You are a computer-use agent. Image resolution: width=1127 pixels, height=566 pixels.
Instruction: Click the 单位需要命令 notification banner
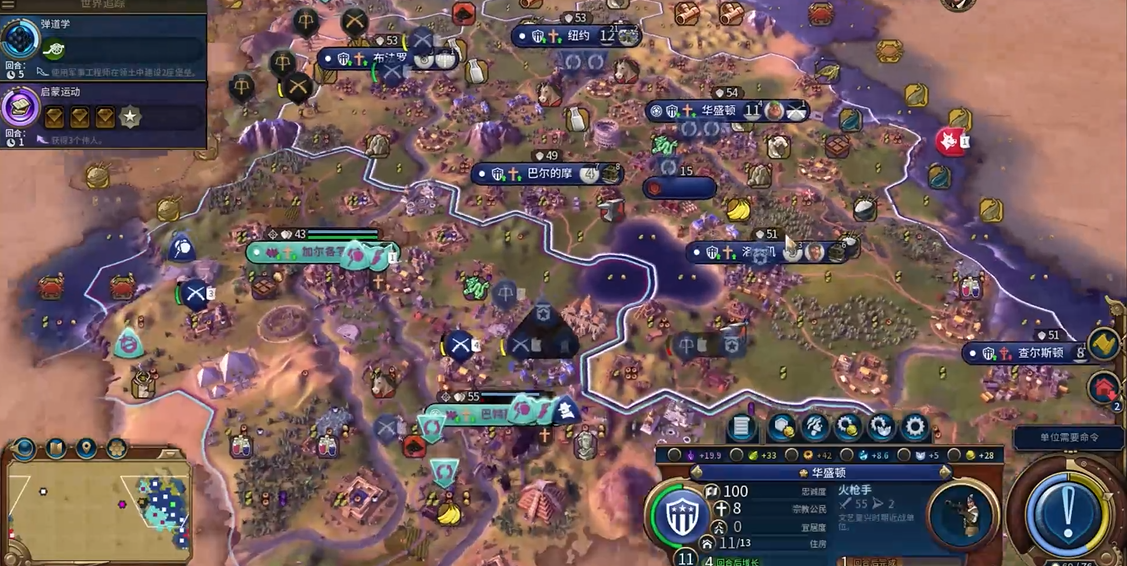(x=1069, y=438)
